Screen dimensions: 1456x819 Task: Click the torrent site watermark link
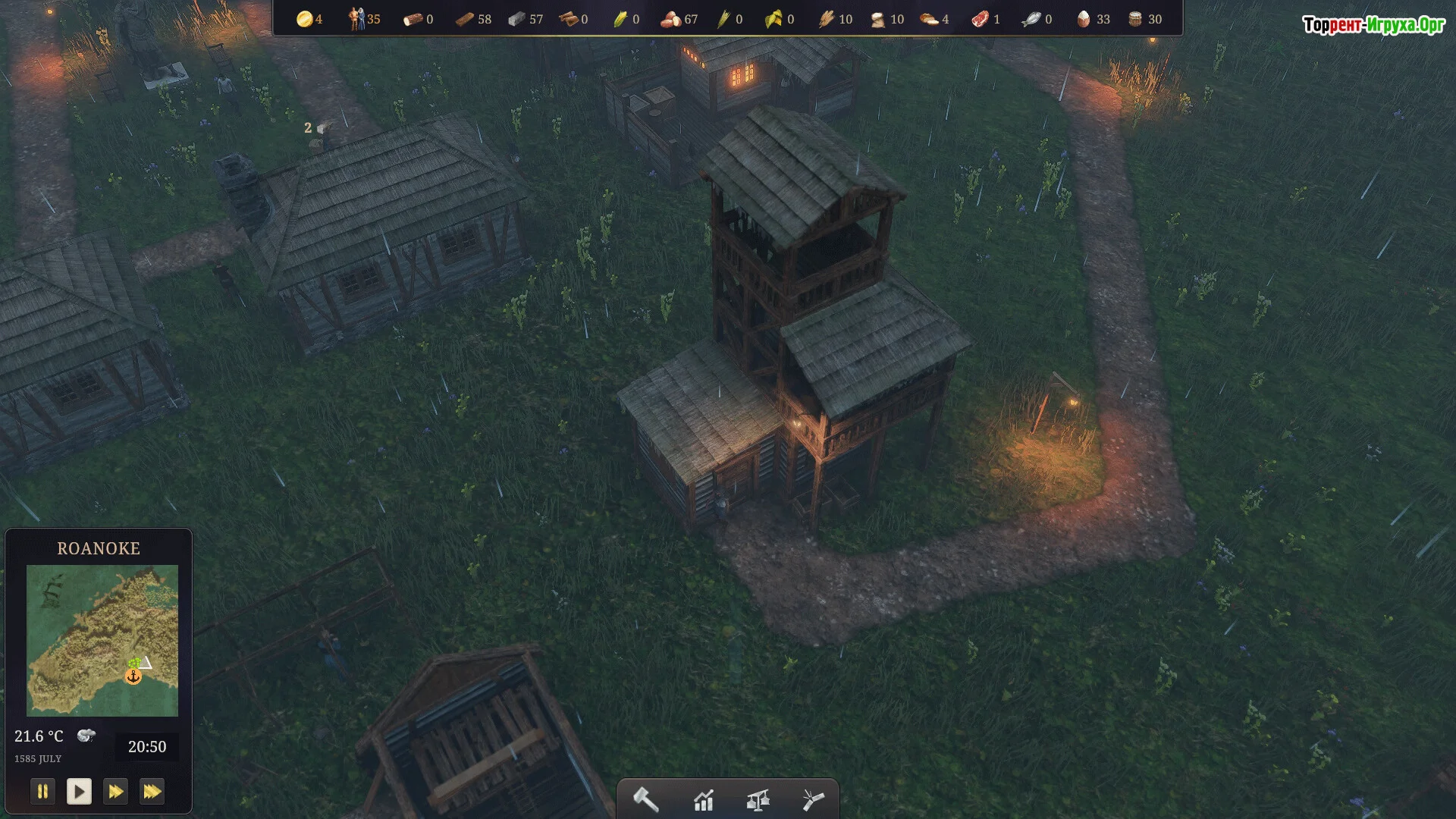coord(1373,25)
